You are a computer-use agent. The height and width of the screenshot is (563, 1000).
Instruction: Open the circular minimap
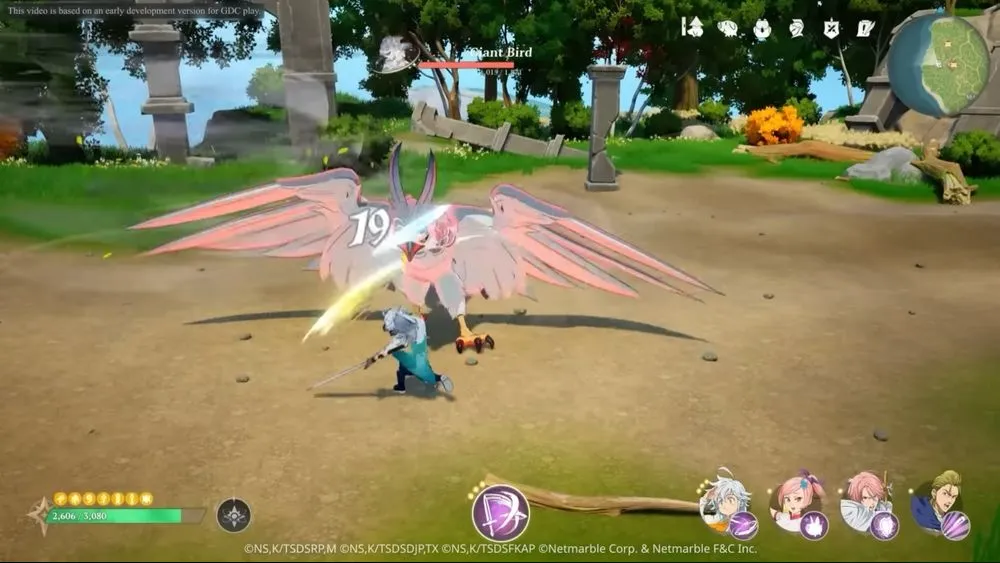(x=938, y=65)
